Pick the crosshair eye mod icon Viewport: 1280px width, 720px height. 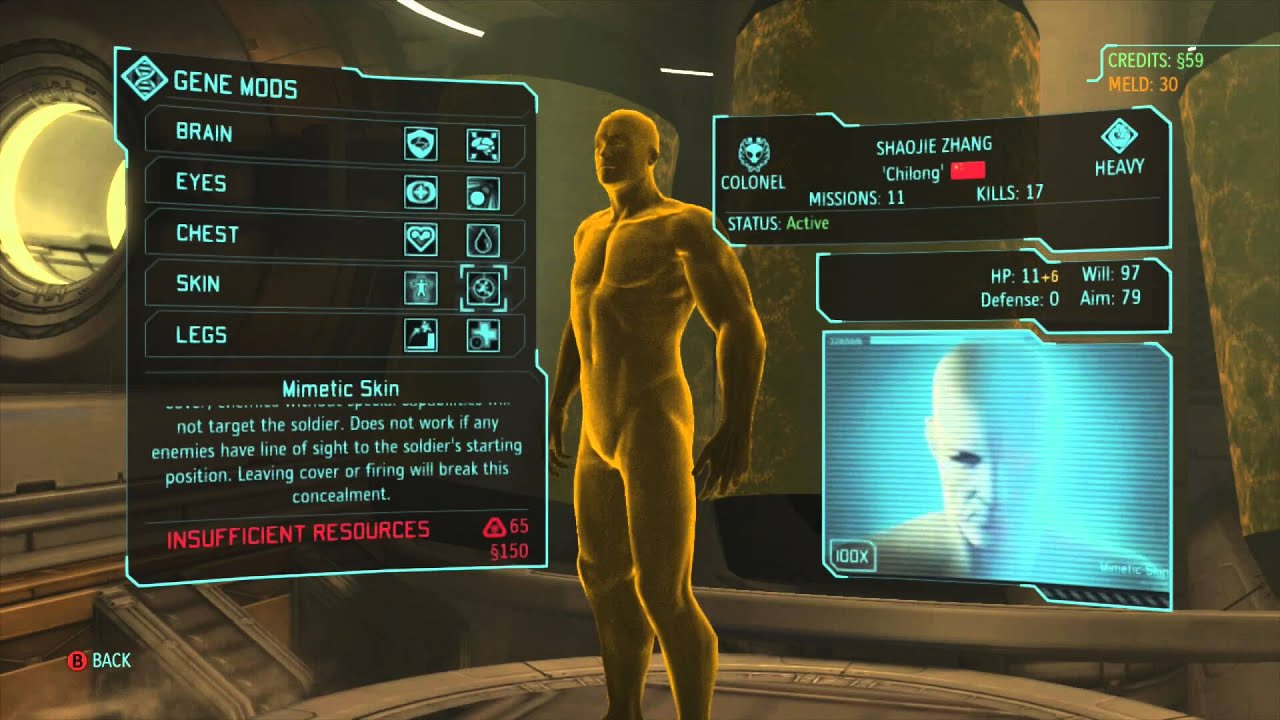420,193
